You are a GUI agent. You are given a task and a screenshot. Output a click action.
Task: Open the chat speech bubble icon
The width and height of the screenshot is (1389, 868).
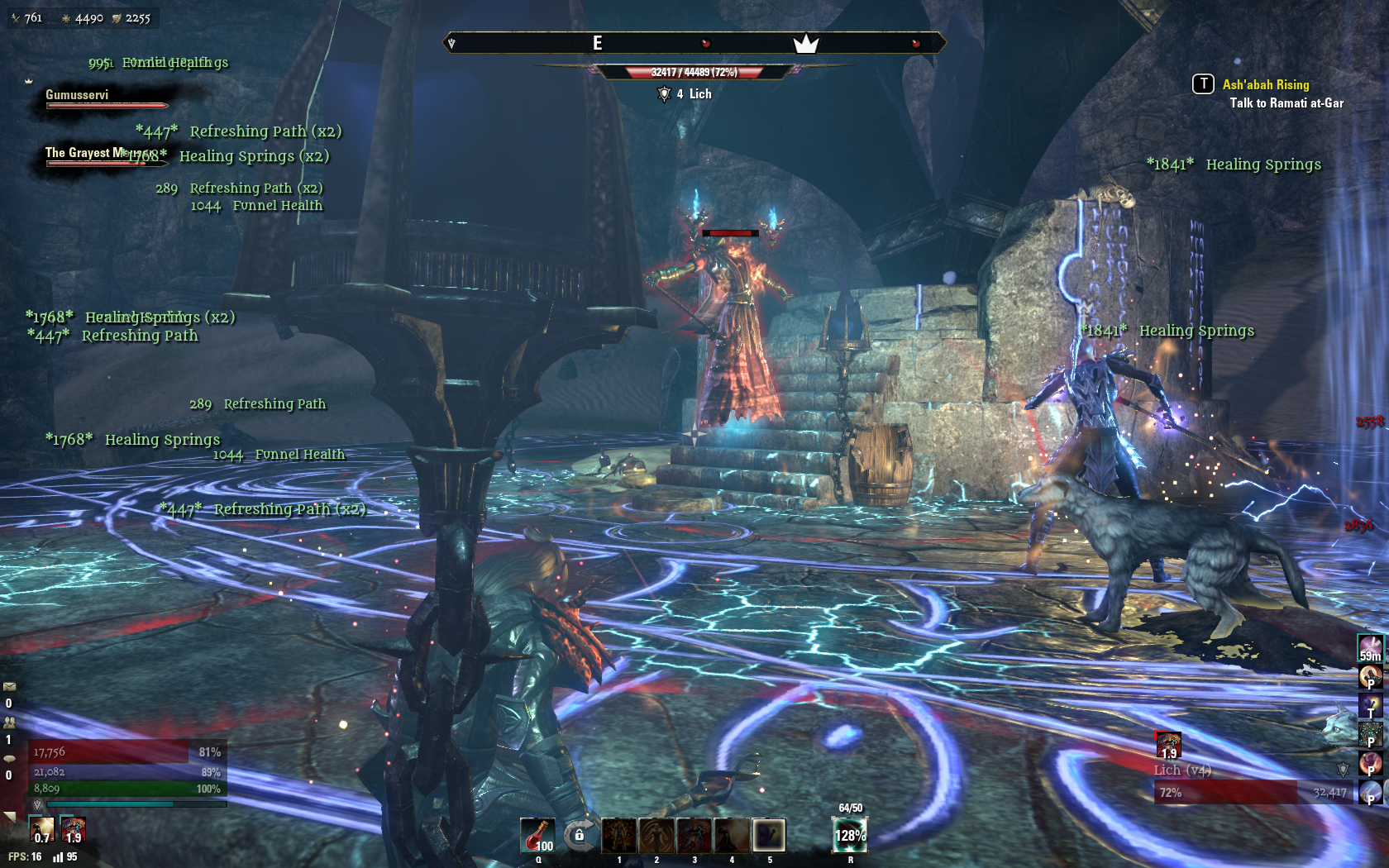click(10, 758)
